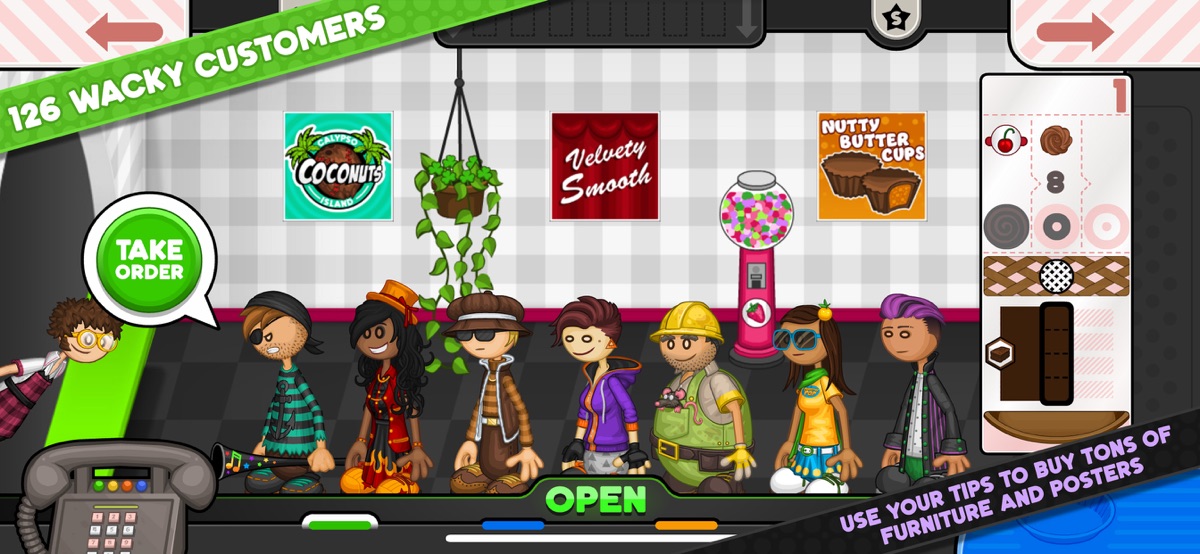Image resolution: width=1200 pixels, height=554 pixels.
Task: Go to the next station with right arrow
Action: click(1075, 31)
